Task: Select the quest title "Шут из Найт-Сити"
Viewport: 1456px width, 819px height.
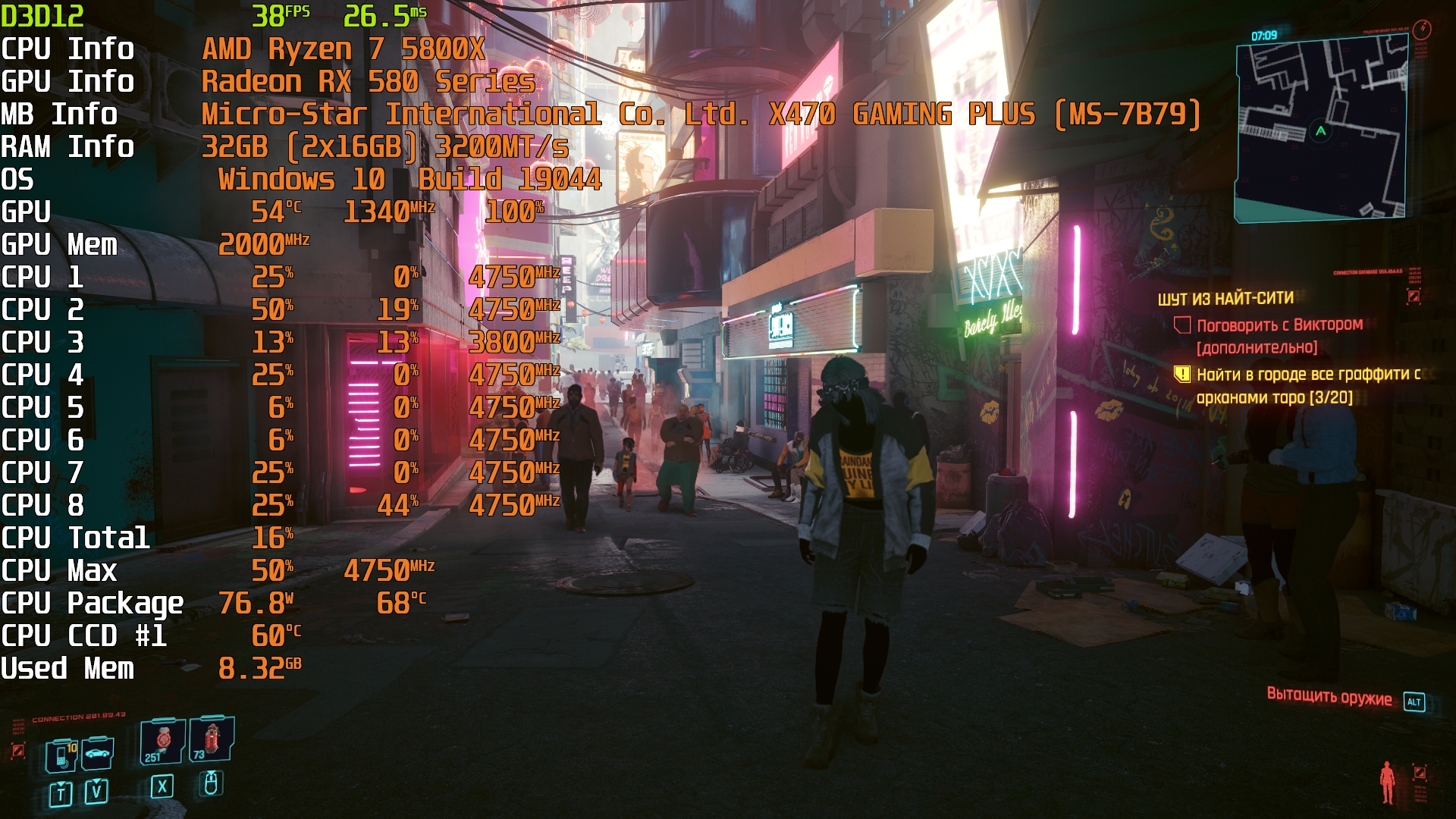Action: click(1225, 299)
